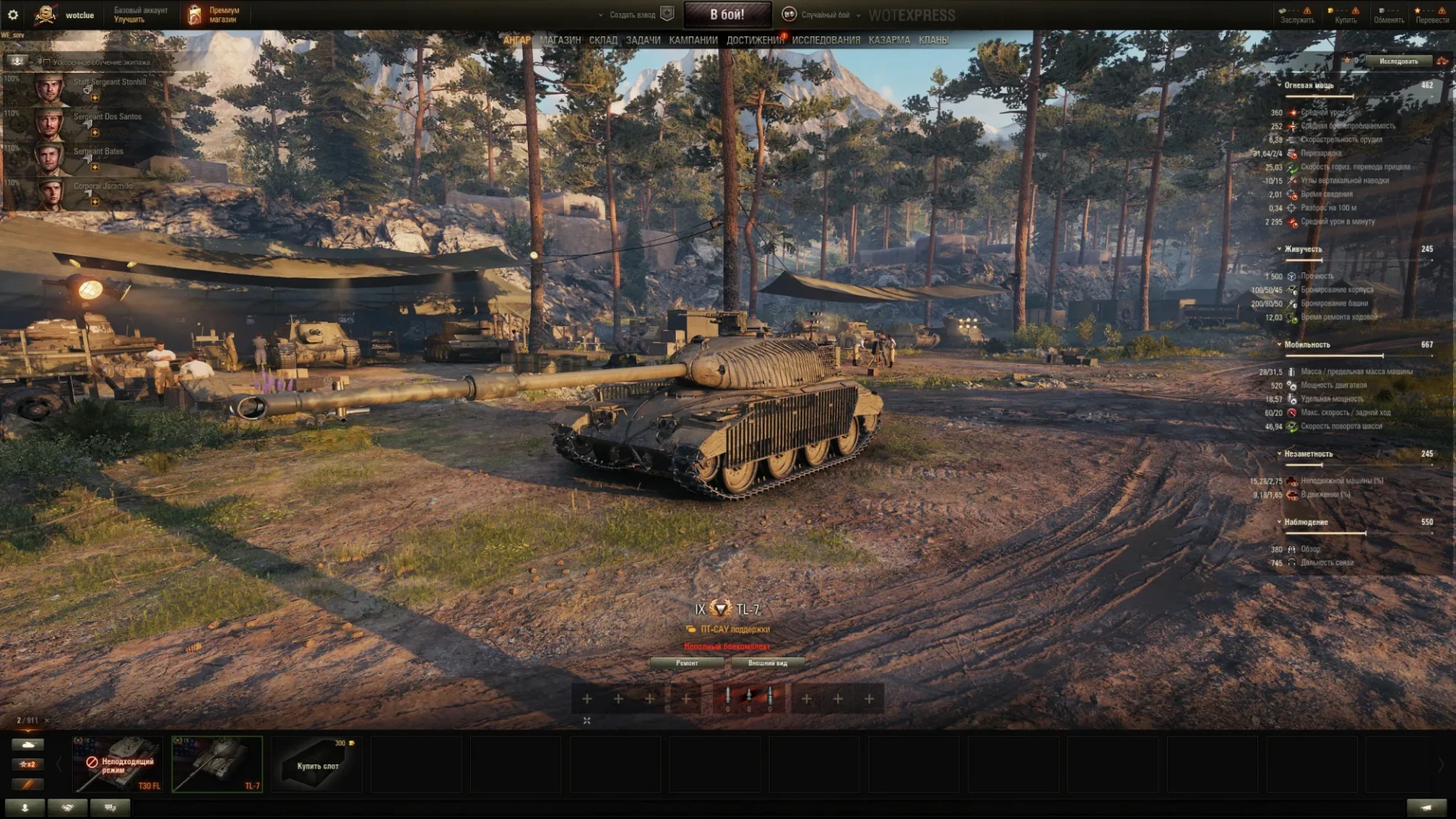1456x819 pixels.
Task: Click the Ремонт button
Action: [x=687, y=663]
